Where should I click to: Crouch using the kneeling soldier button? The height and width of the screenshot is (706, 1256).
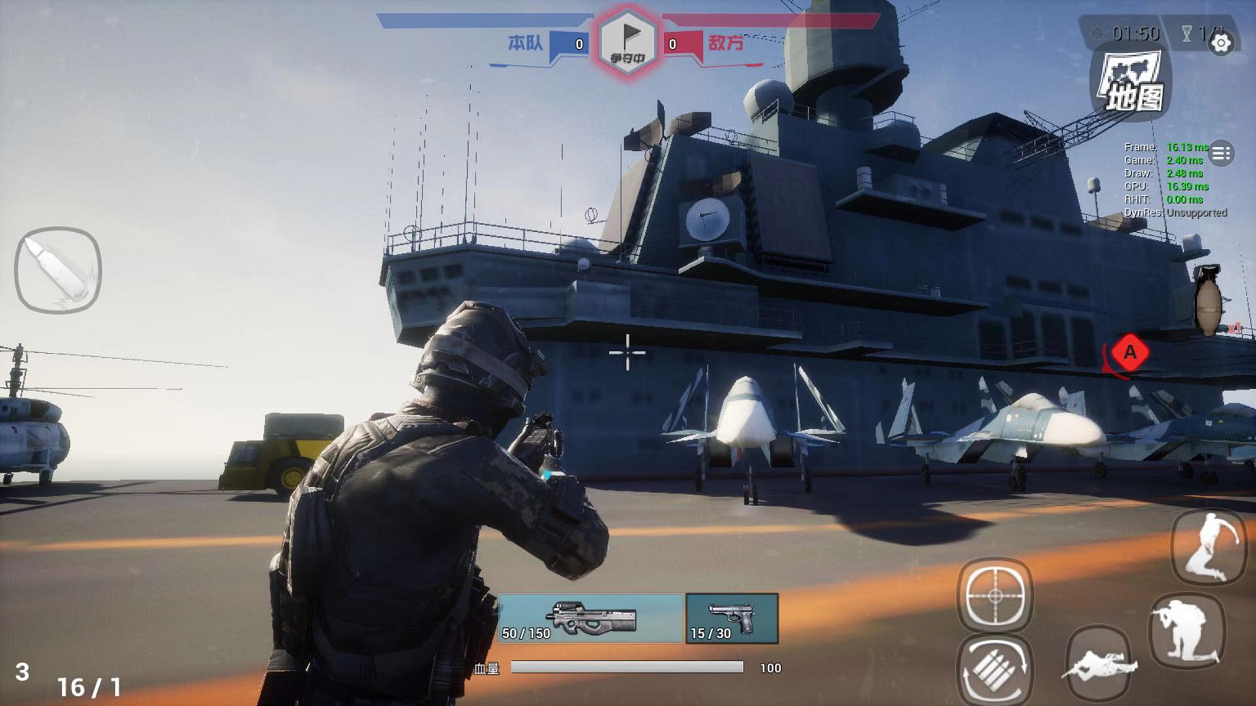coord(1187,631)
